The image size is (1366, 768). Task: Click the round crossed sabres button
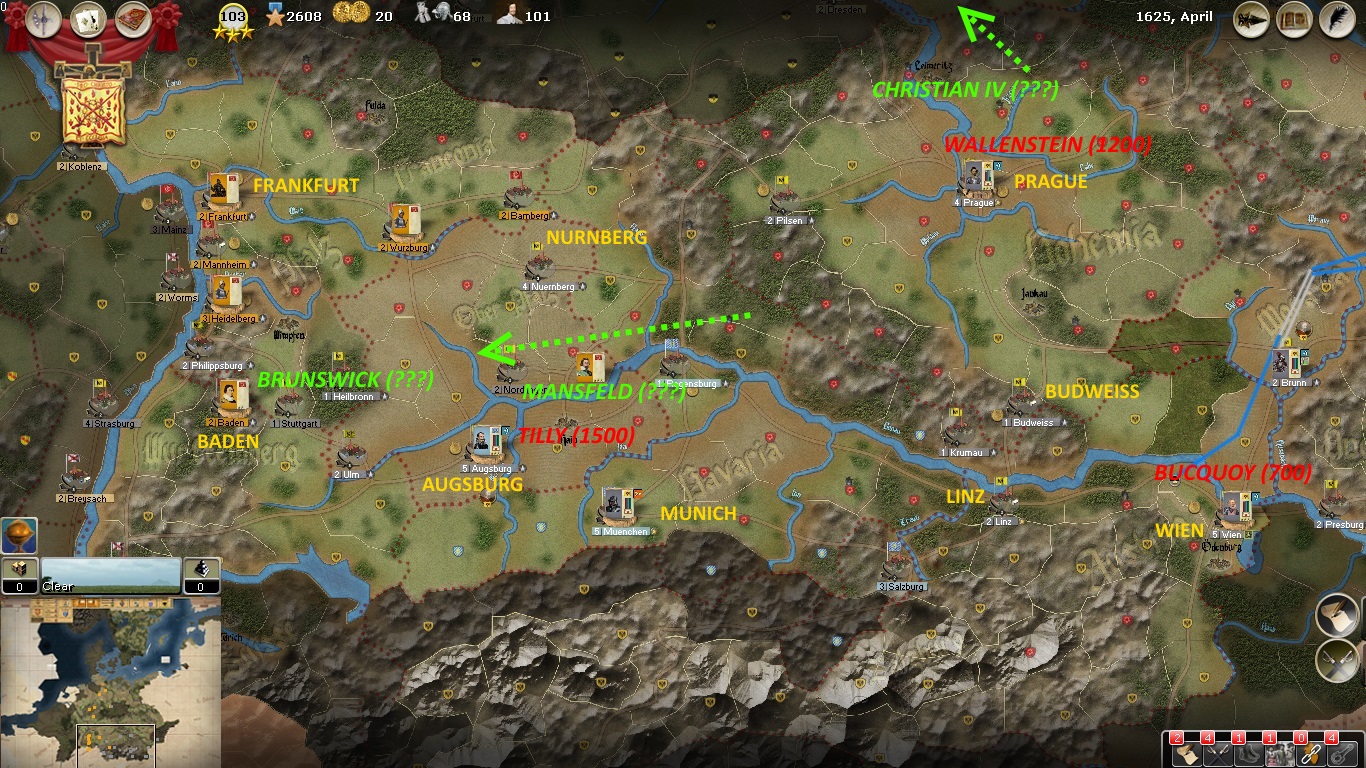point(1337,659)
